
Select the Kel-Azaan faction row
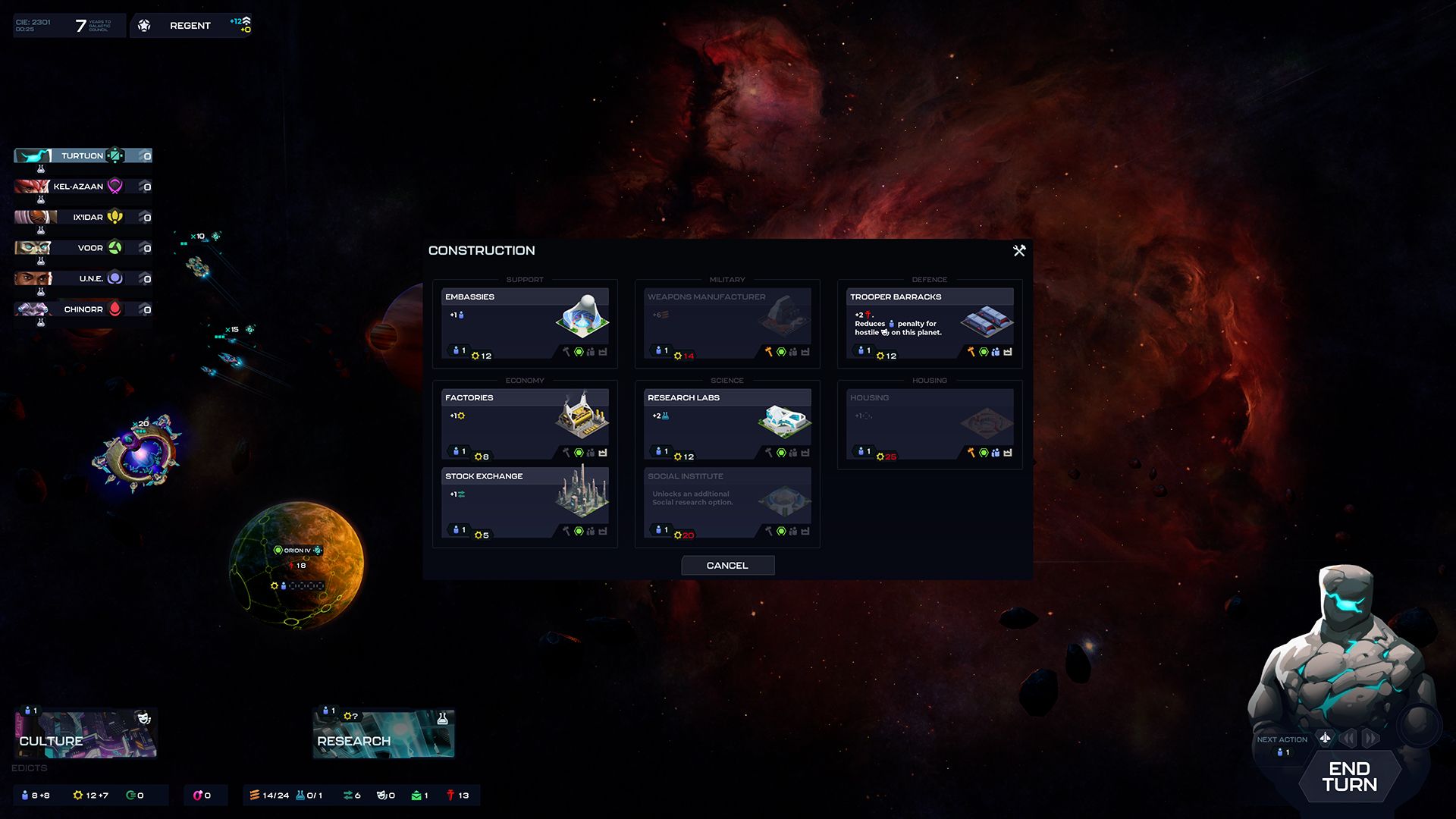click(83, 187)
